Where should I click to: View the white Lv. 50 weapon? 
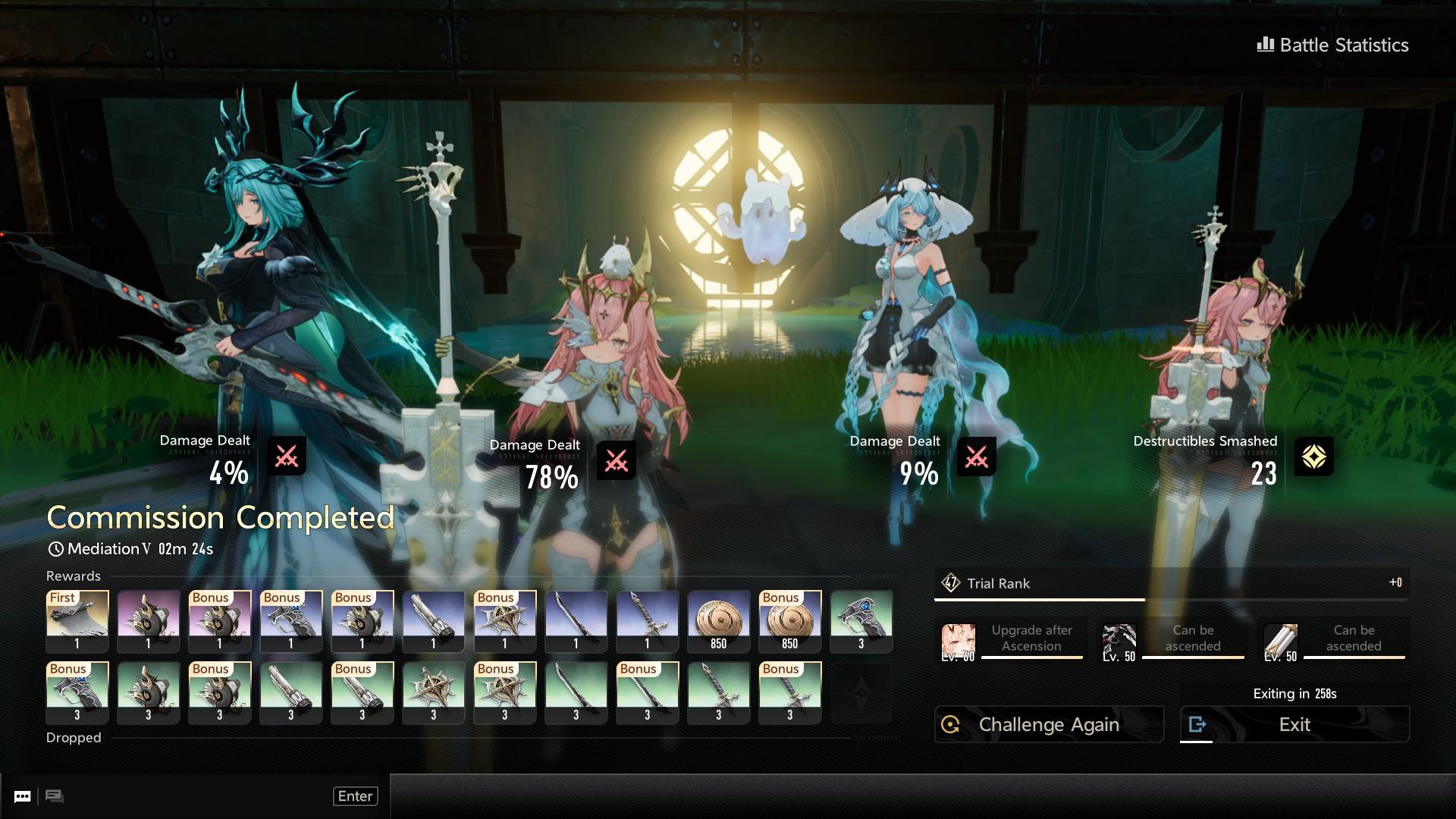tap(1280, 642)
